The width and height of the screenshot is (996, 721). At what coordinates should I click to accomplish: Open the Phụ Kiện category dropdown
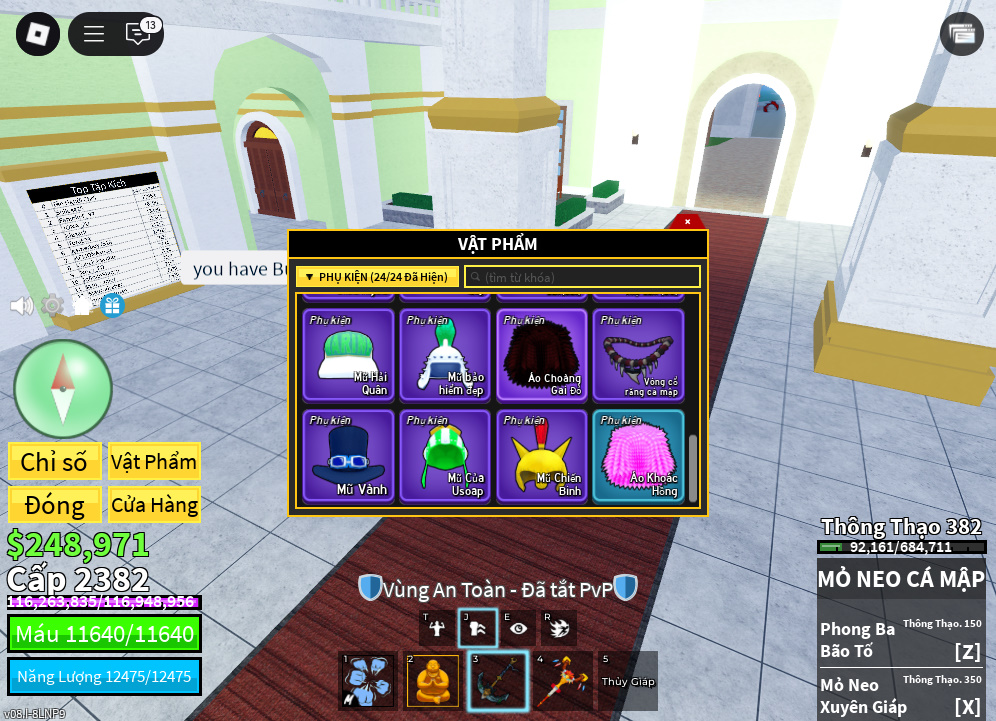click(x=377, y=277)
